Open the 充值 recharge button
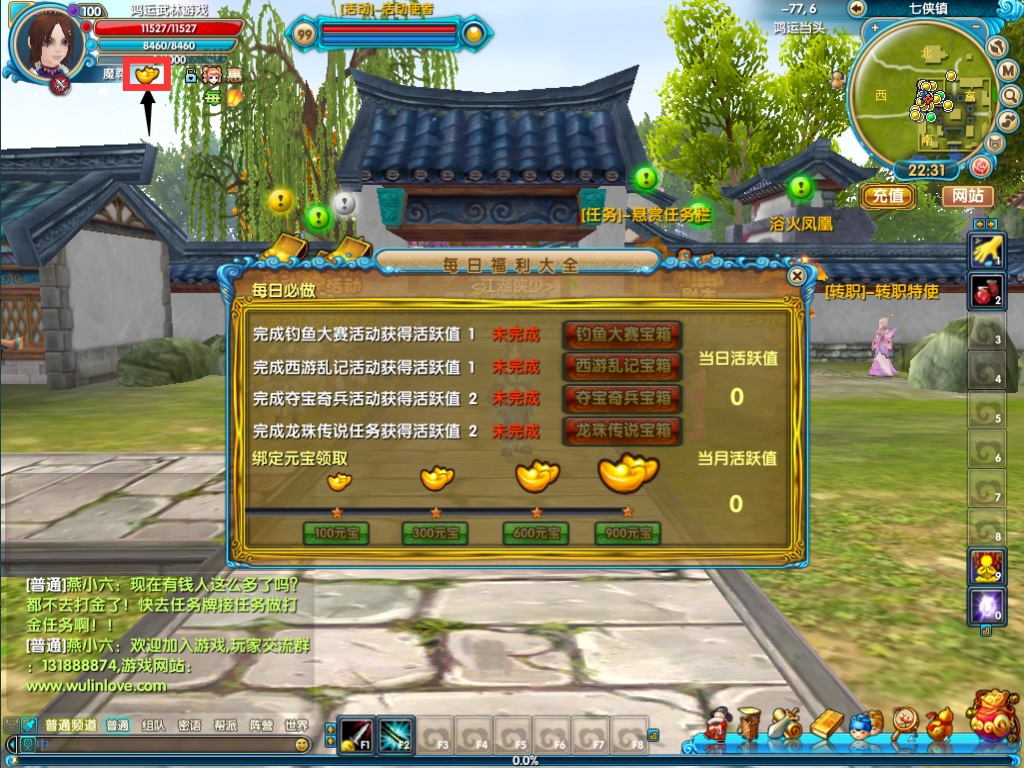This screenshot has width=1024, height=768. point(888,196)
